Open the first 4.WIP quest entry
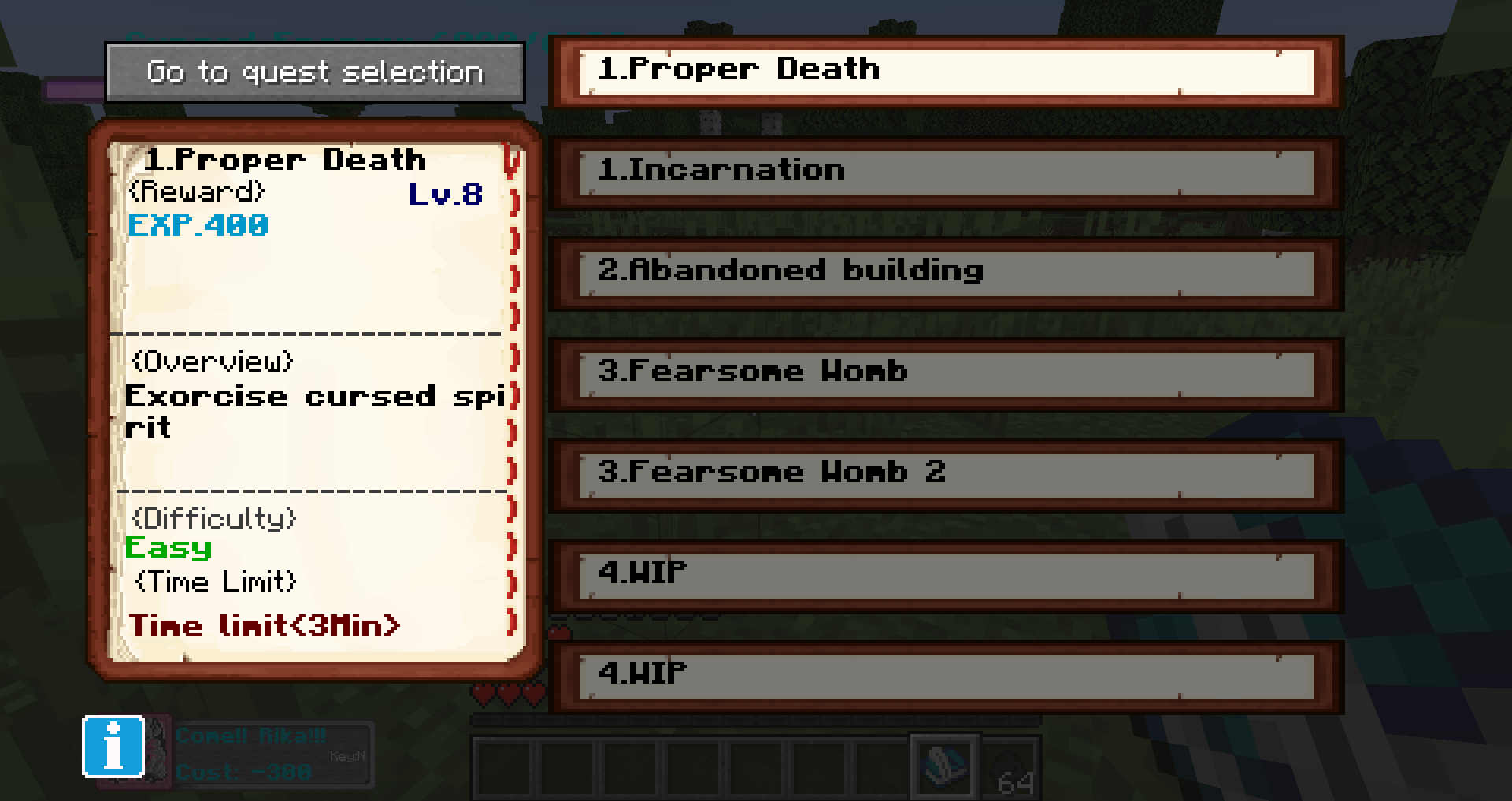This screenshot has width=1512, height=801. click(x=945, y=571)
